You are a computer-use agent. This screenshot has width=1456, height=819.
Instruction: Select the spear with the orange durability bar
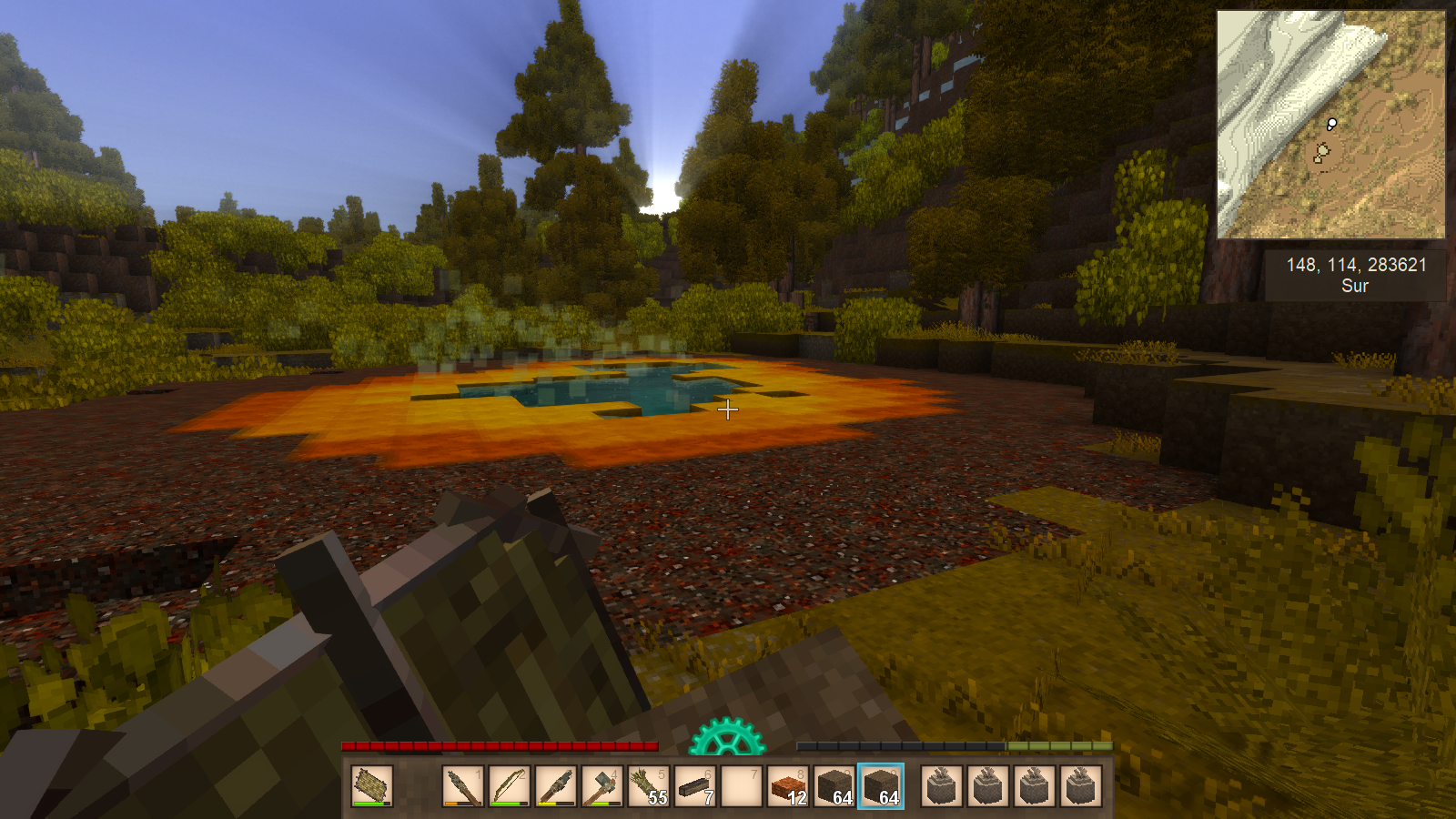pyautogui.click(x=463, y=785)
